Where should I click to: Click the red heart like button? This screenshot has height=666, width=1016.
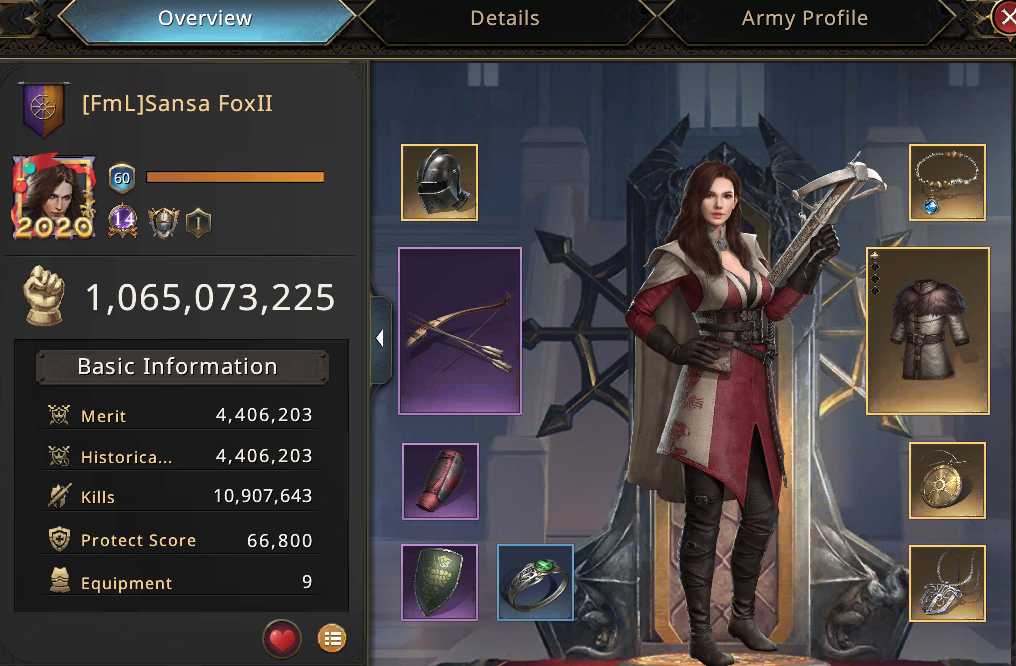click(282, 637)
